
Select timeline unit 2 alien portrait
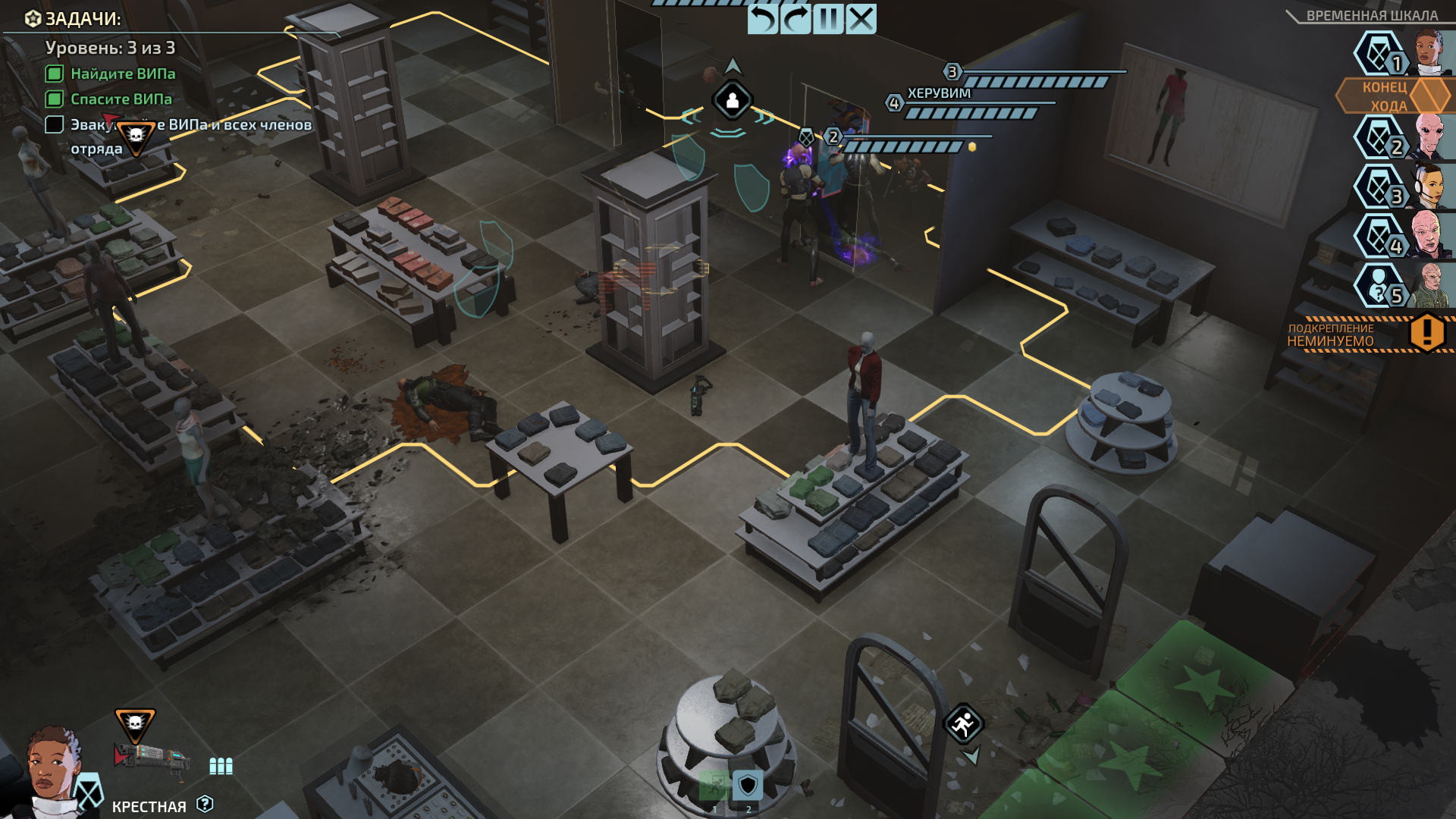1429,136
